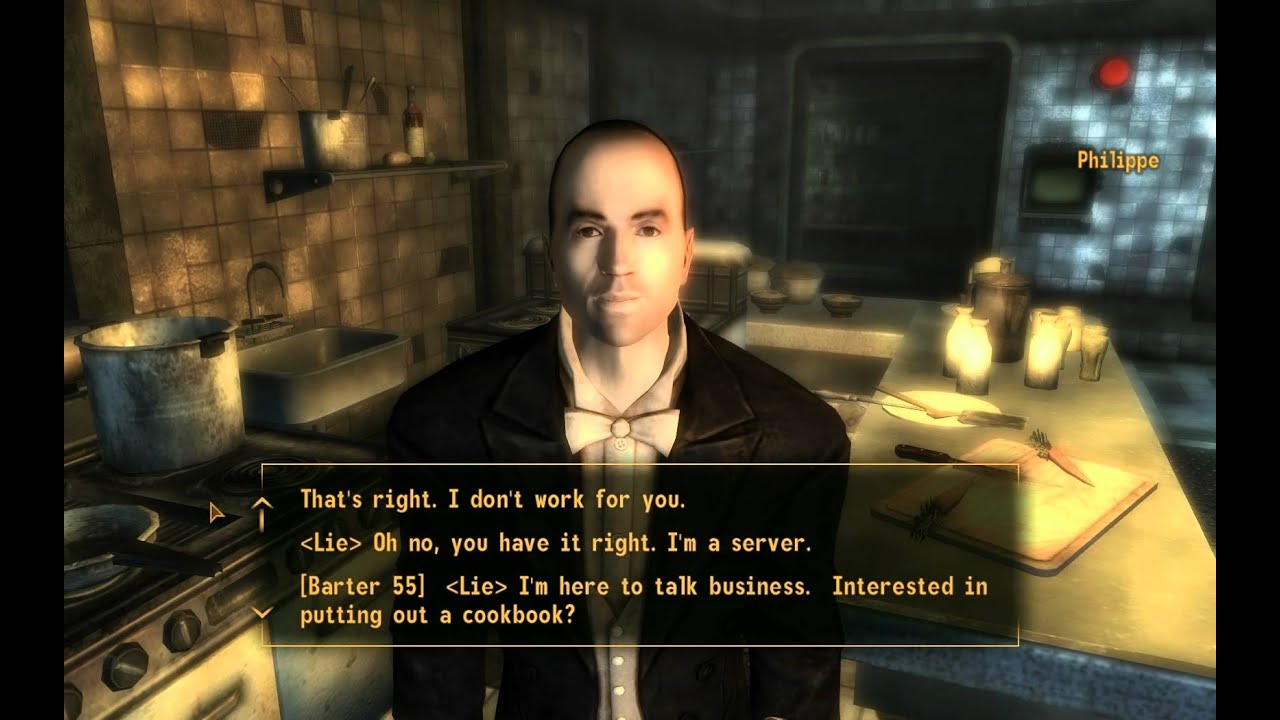Pick the Barter 55 cookbook business reply
The width and height of the screenshot is (1280, 720).
coord(643,601)
